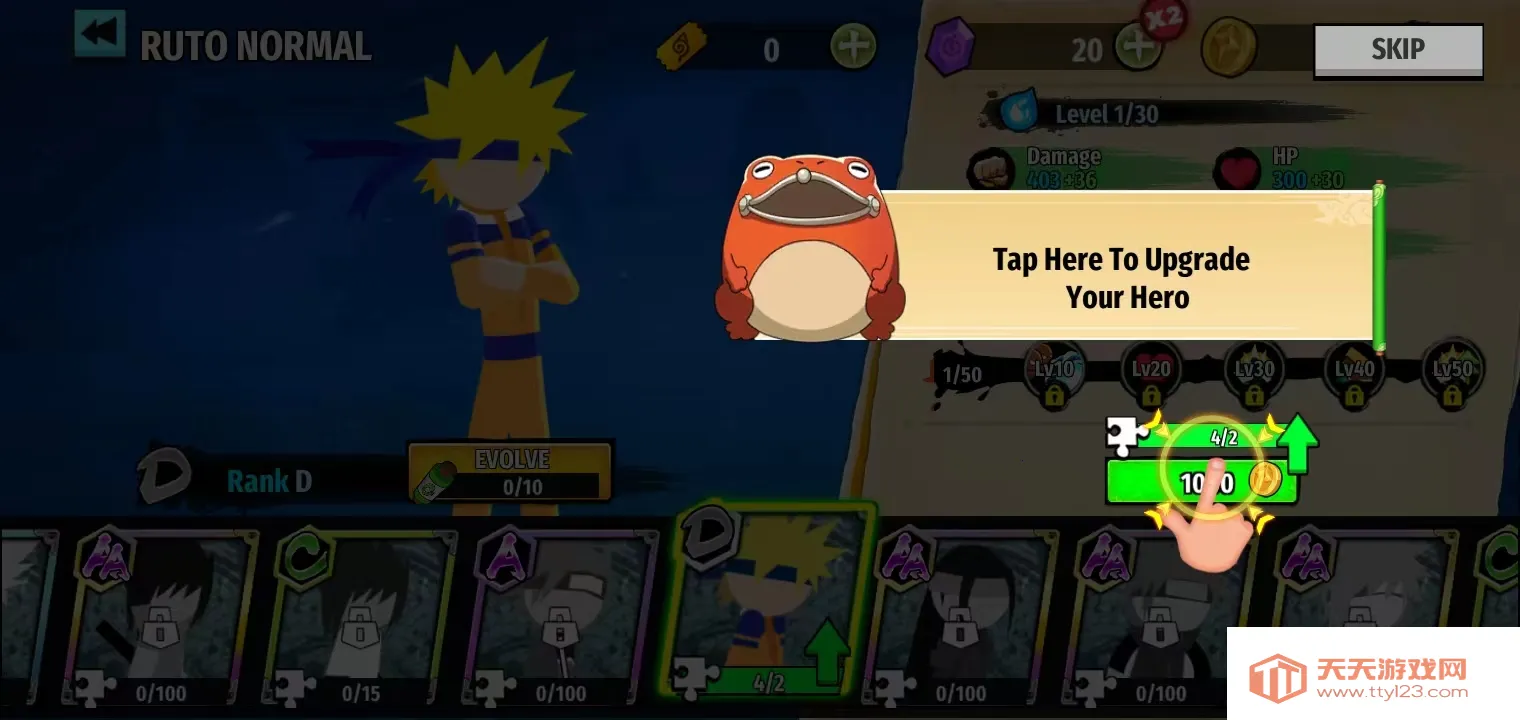Choose the locked C-rank card showing 0/15
Viewport: 1520px width, 720px height.
(360, 615)
